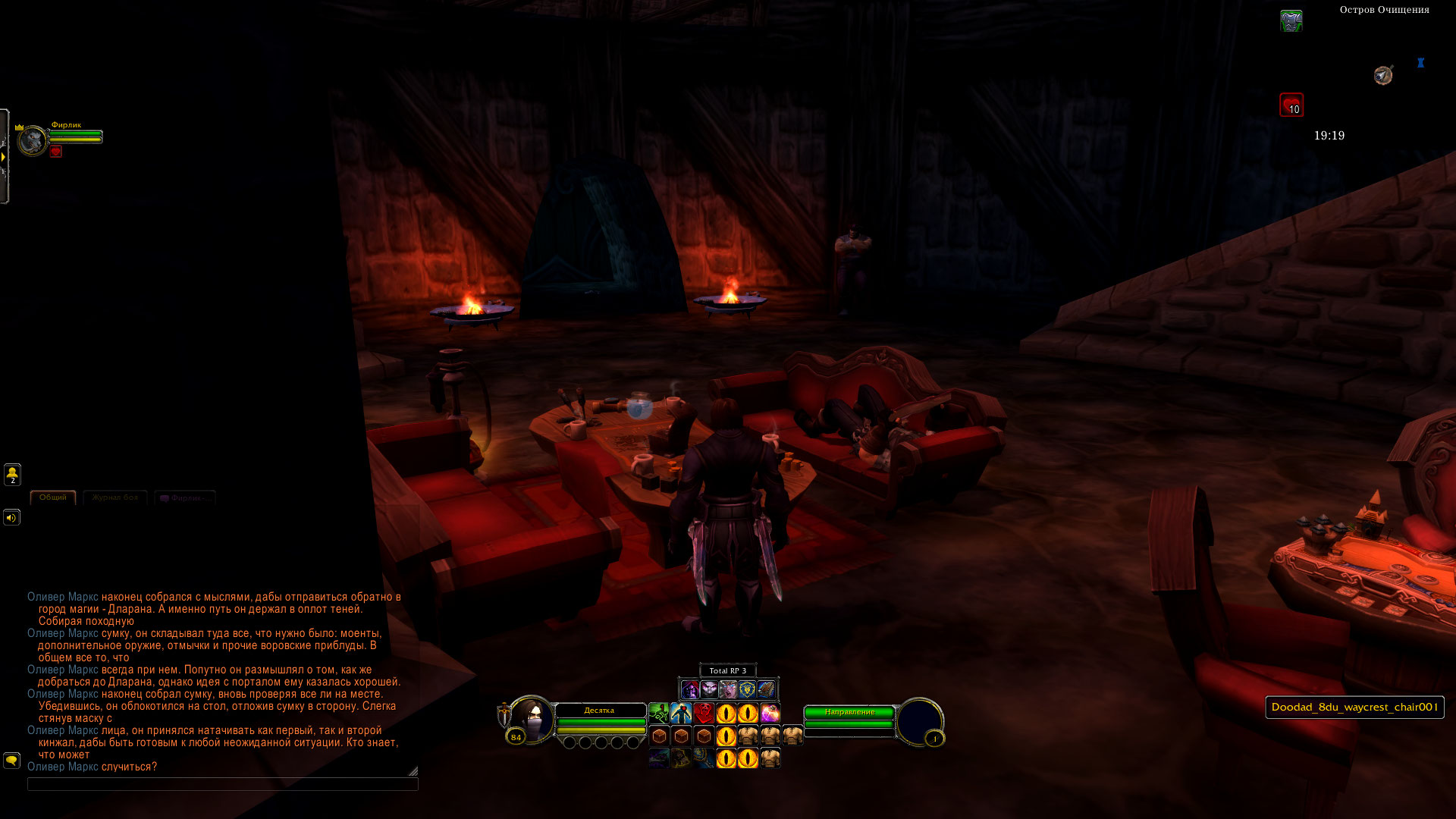Expand the side panel arrow tab

click(4, 156)
